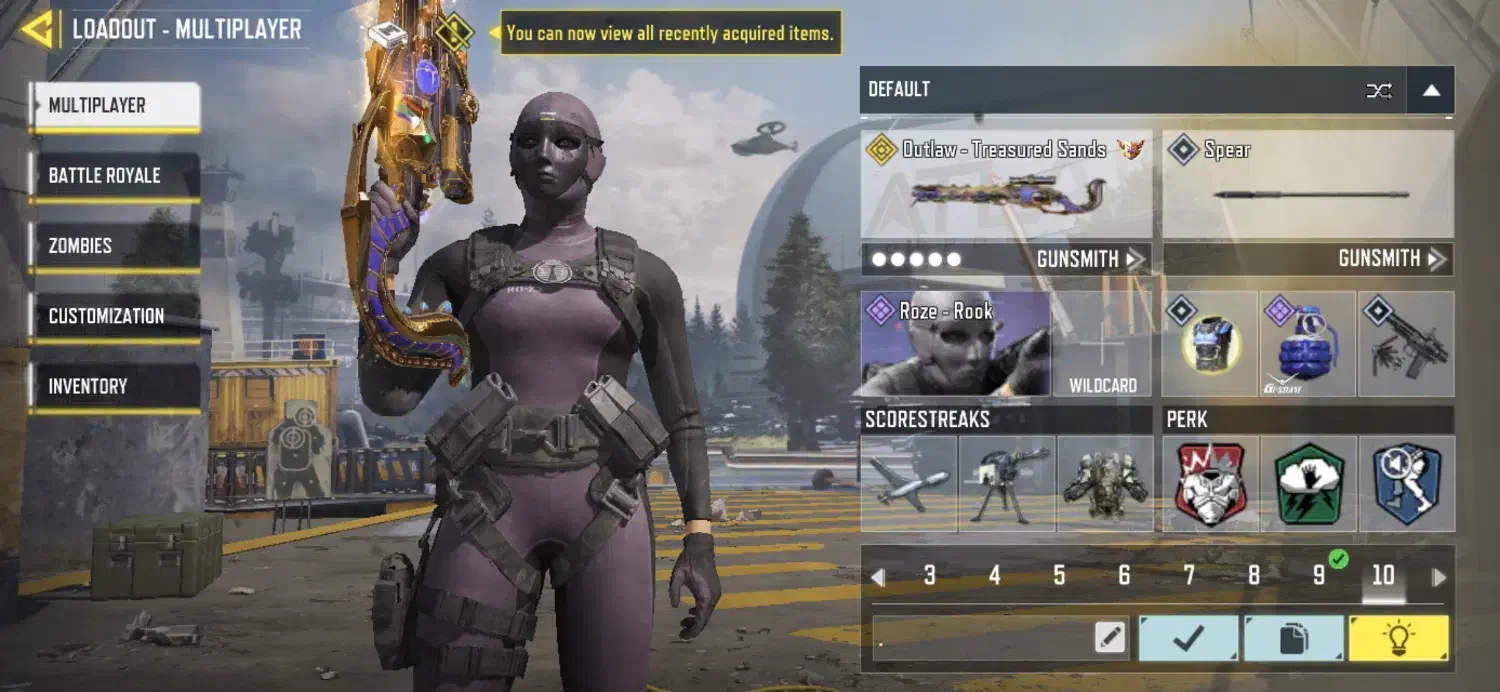Choose the Spear secondary weapon slot
1500x692 pixels.
pos(1308,185)
